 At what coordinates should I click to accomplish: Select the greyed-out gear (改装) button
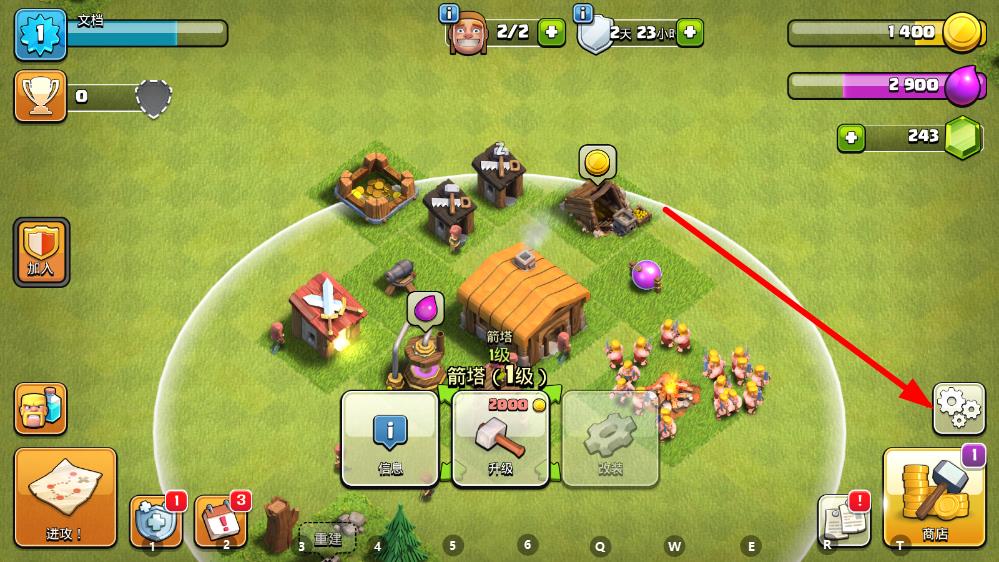click(x=610, y=438)
